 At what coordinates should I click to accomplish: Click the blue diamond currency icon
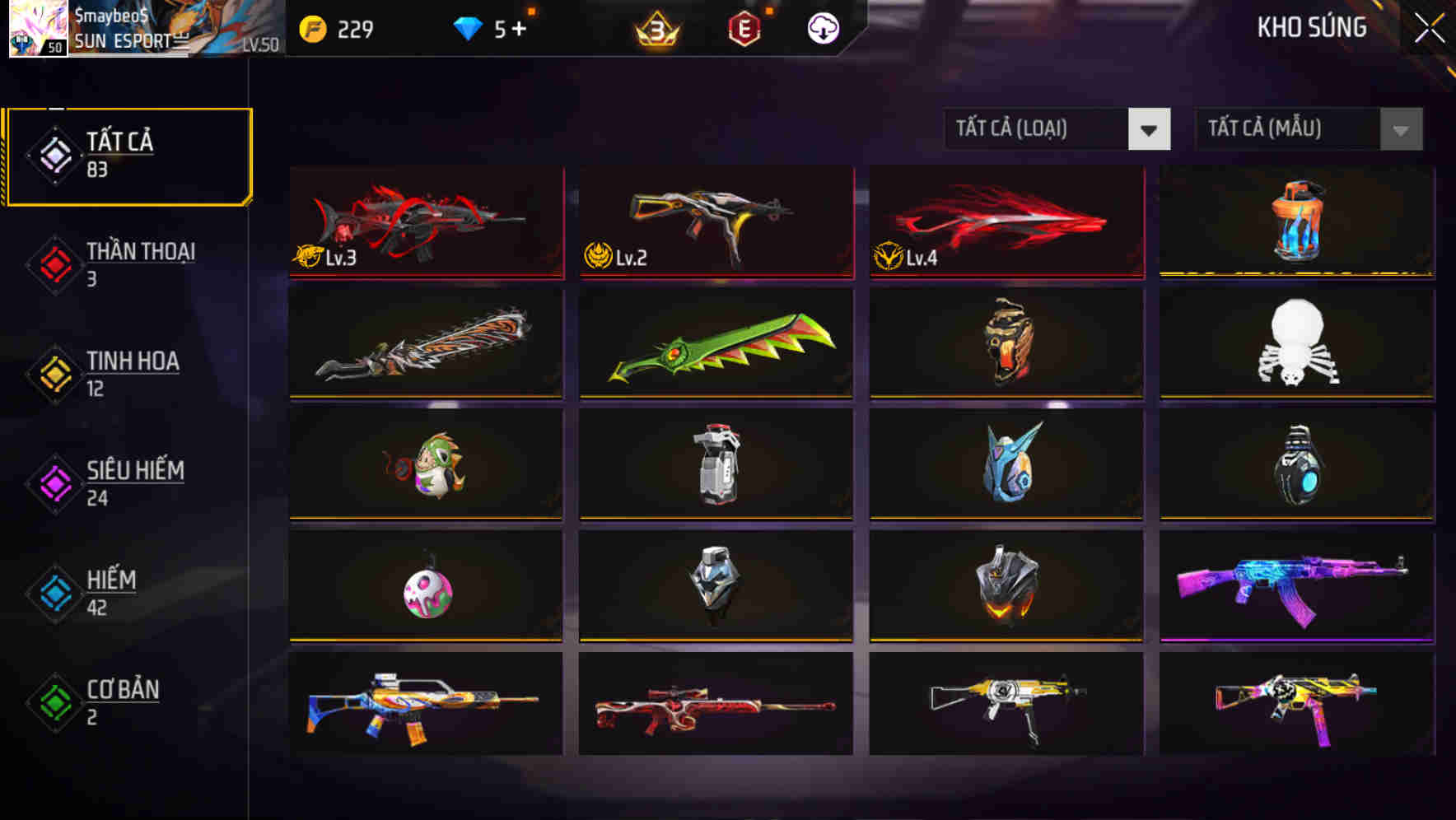coord(469,27)
